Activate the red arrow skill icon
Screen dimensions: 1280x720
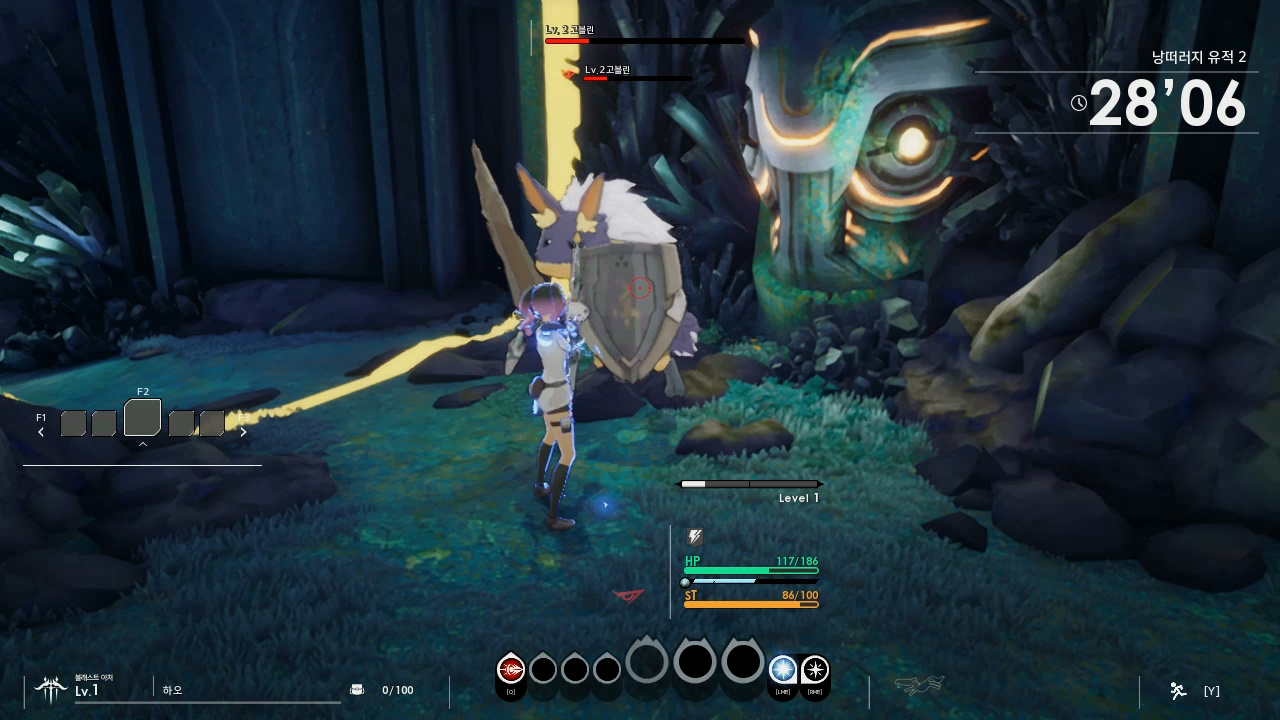[511, 669]
